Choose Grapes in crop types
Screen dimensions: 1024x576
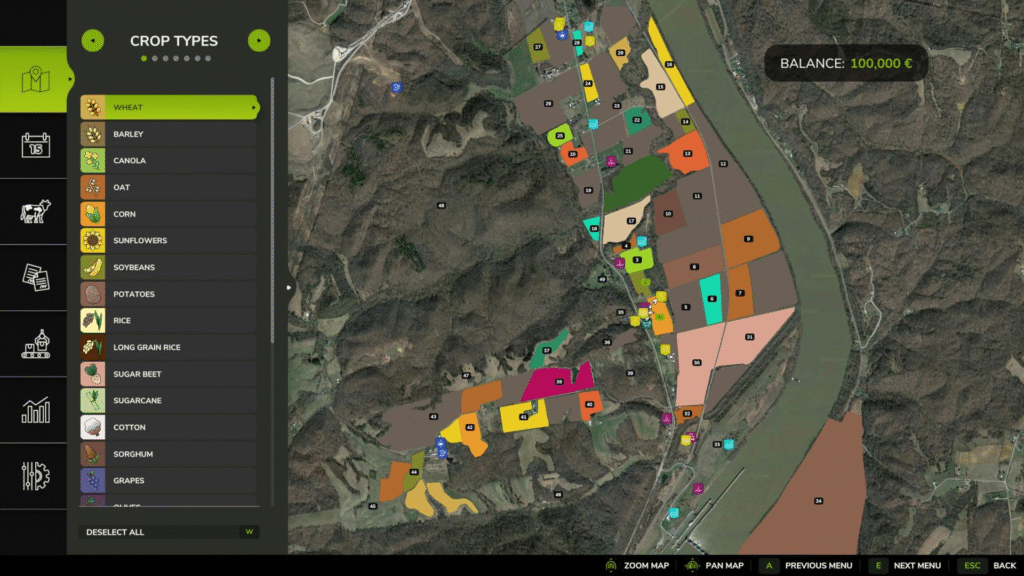click(168, 481)
